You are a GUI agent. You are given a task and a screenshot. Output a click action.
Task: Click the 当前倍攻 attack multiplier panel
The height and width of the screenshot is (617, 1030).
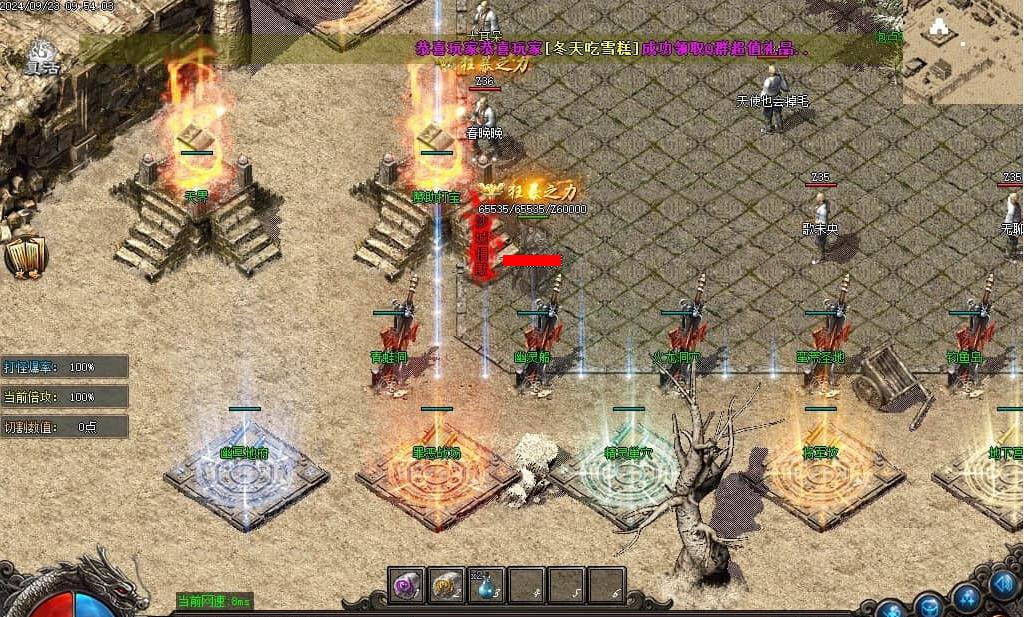pyautogui.click(x=64, y=397)
